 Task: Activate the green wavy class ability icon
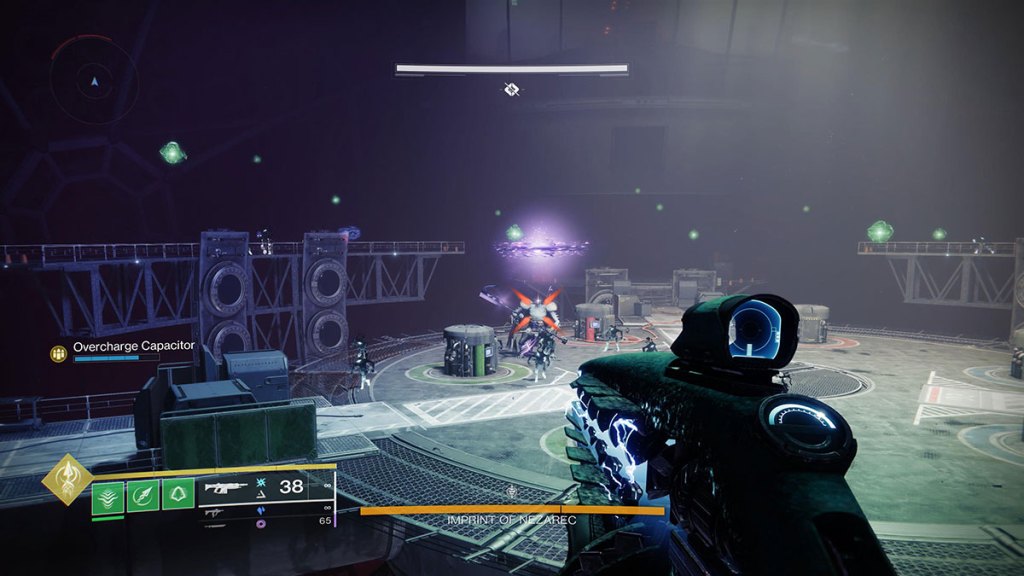pyautogui.click(x=108, y=495)
